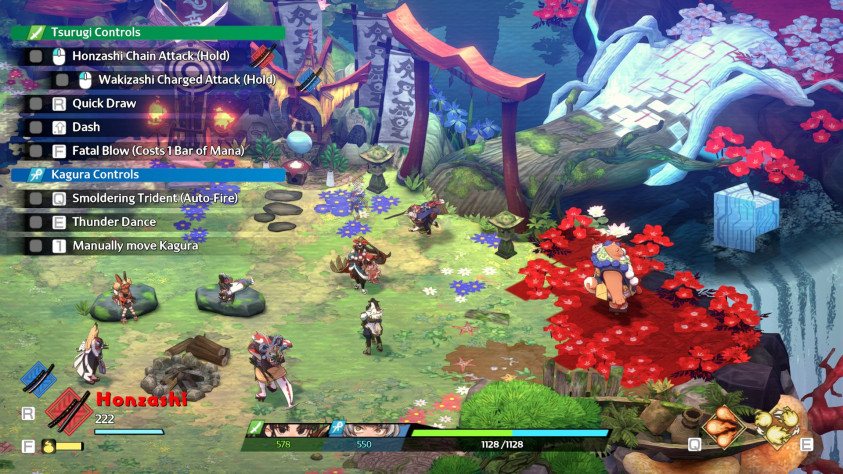Toggle the Fatal Blow checkbox
Viewport: 843px width, 474px height.
[x=36, y=151]
